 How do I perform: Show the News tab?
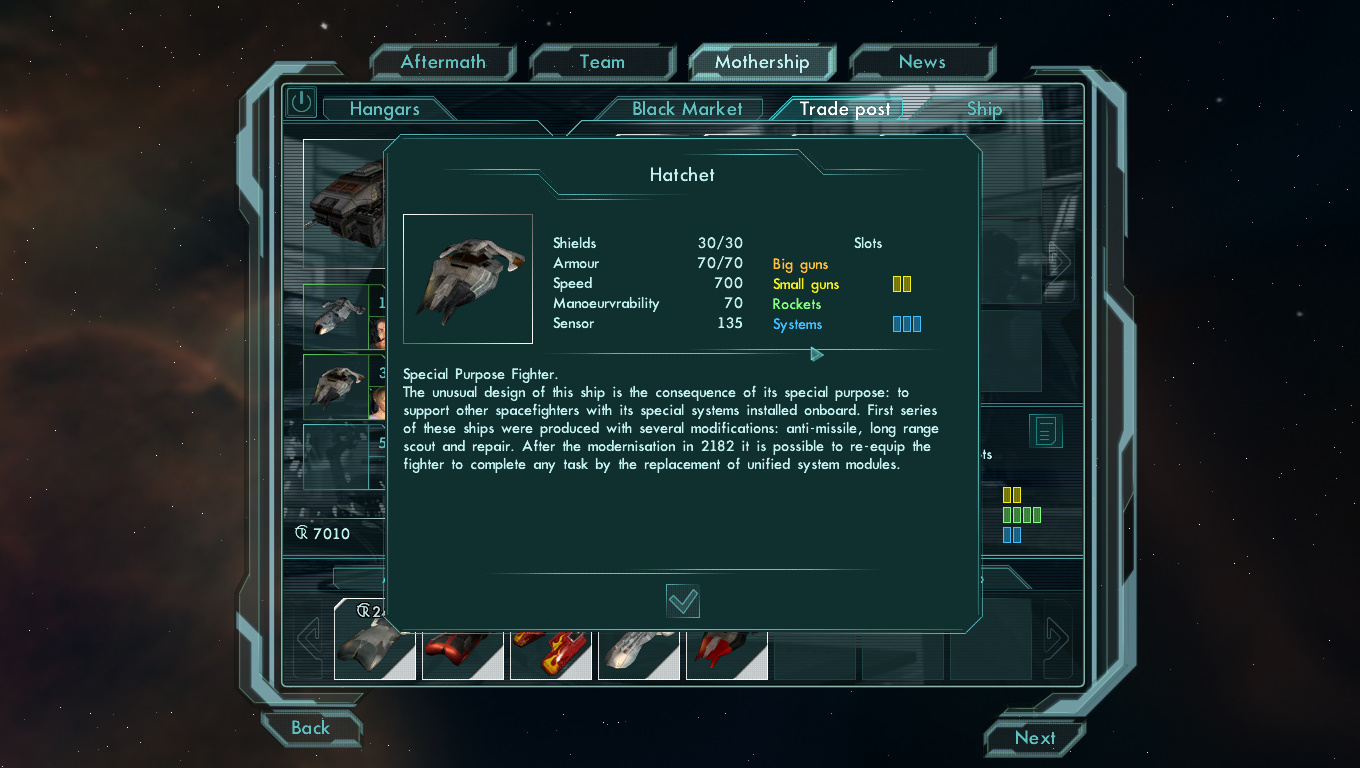[x=921, y=62]
